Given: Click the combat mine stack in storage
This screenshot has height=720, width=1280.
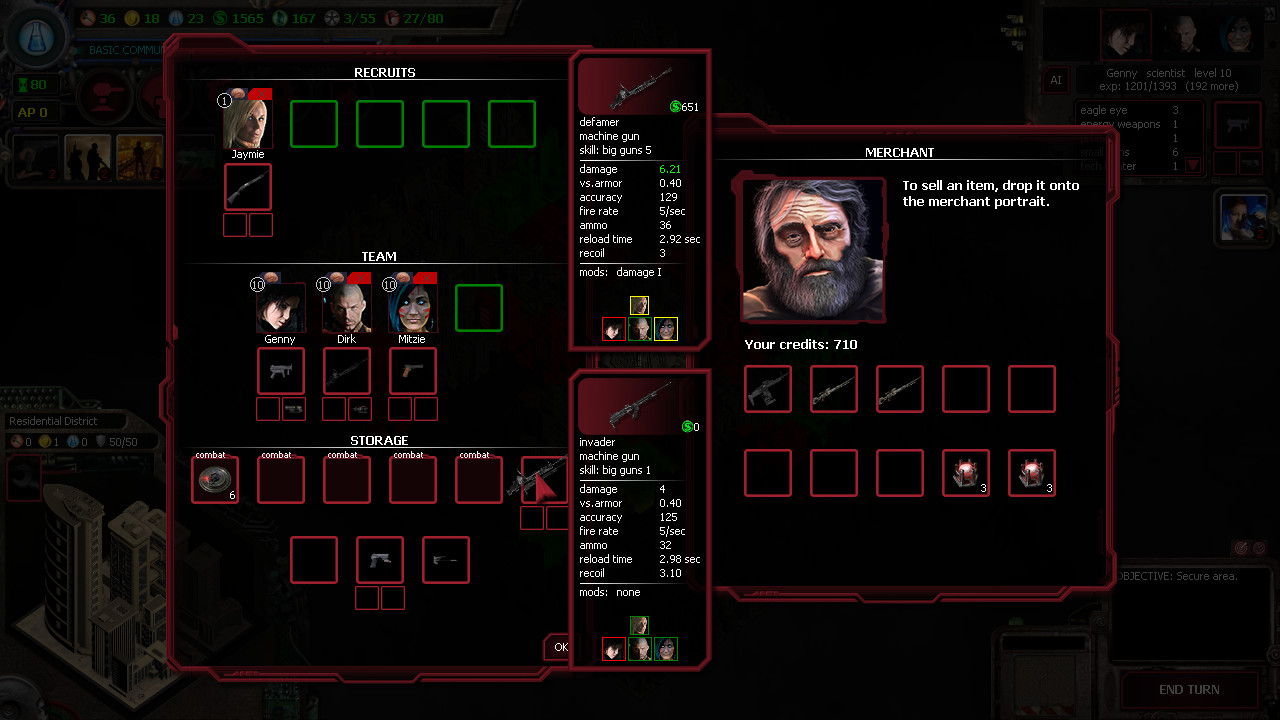Looking at the screenshot, I should coord(214,478).
